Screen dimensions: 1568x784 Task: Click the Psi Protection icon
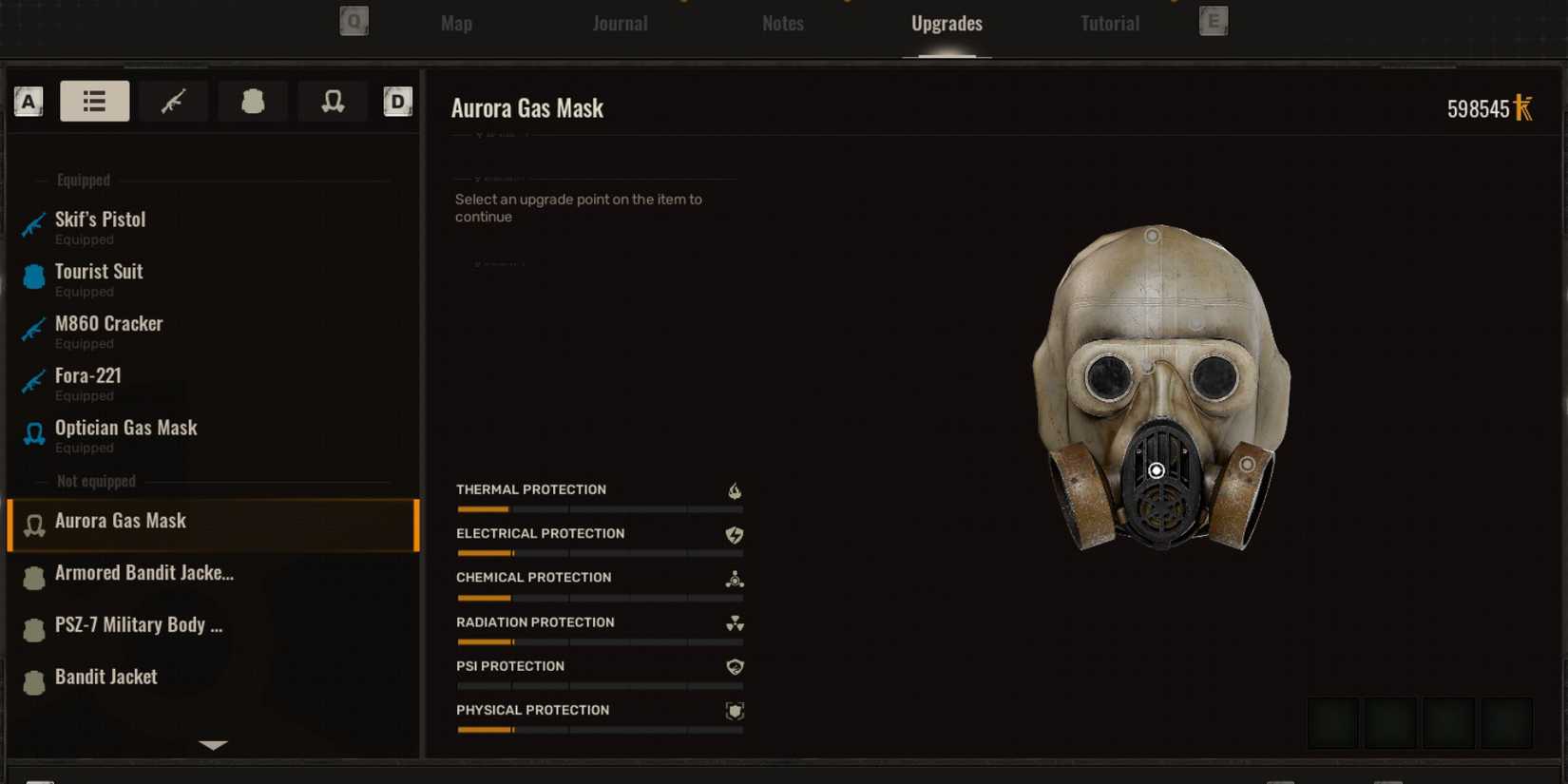[x=733, y=667]
